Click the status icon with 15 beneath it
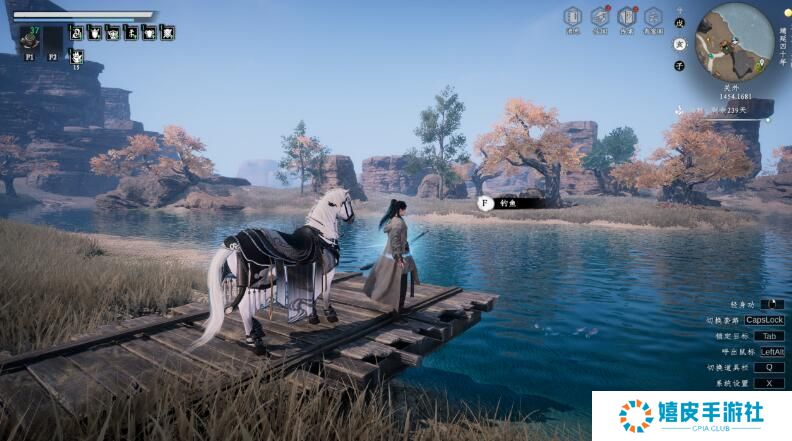This screenshot has width=792, height=441. (76, 56)
